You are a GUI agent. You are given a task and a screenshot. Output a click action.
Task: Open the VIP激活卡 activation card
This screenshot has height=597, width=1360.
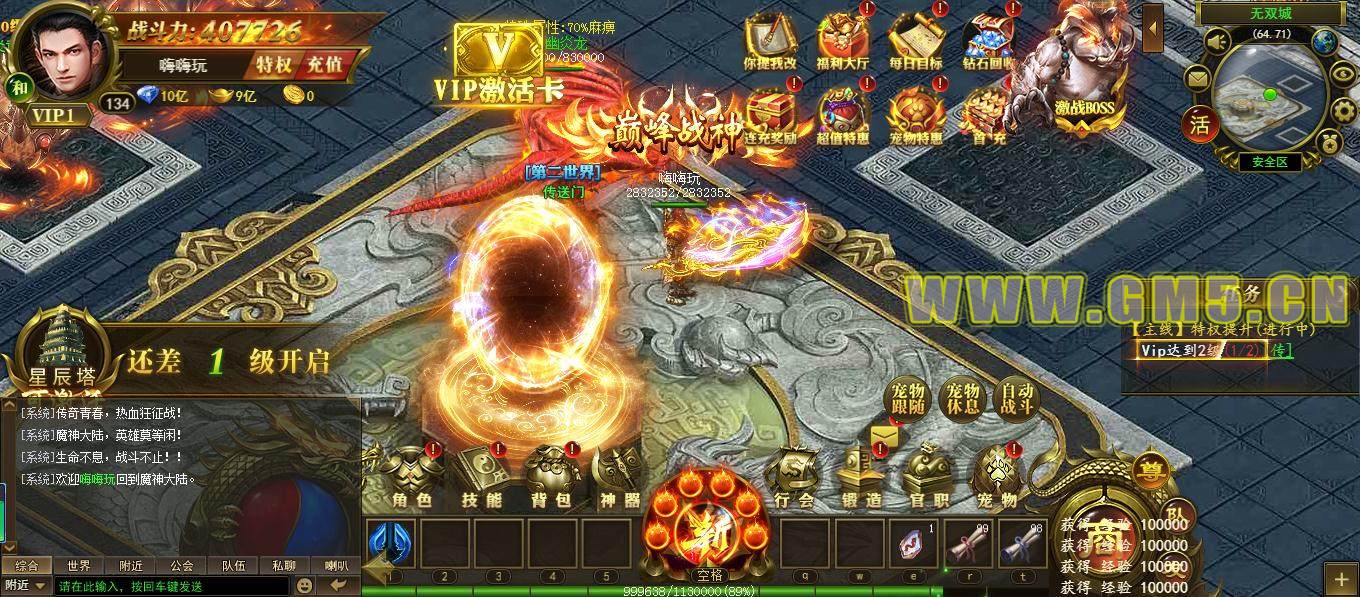tap(498, 60)
